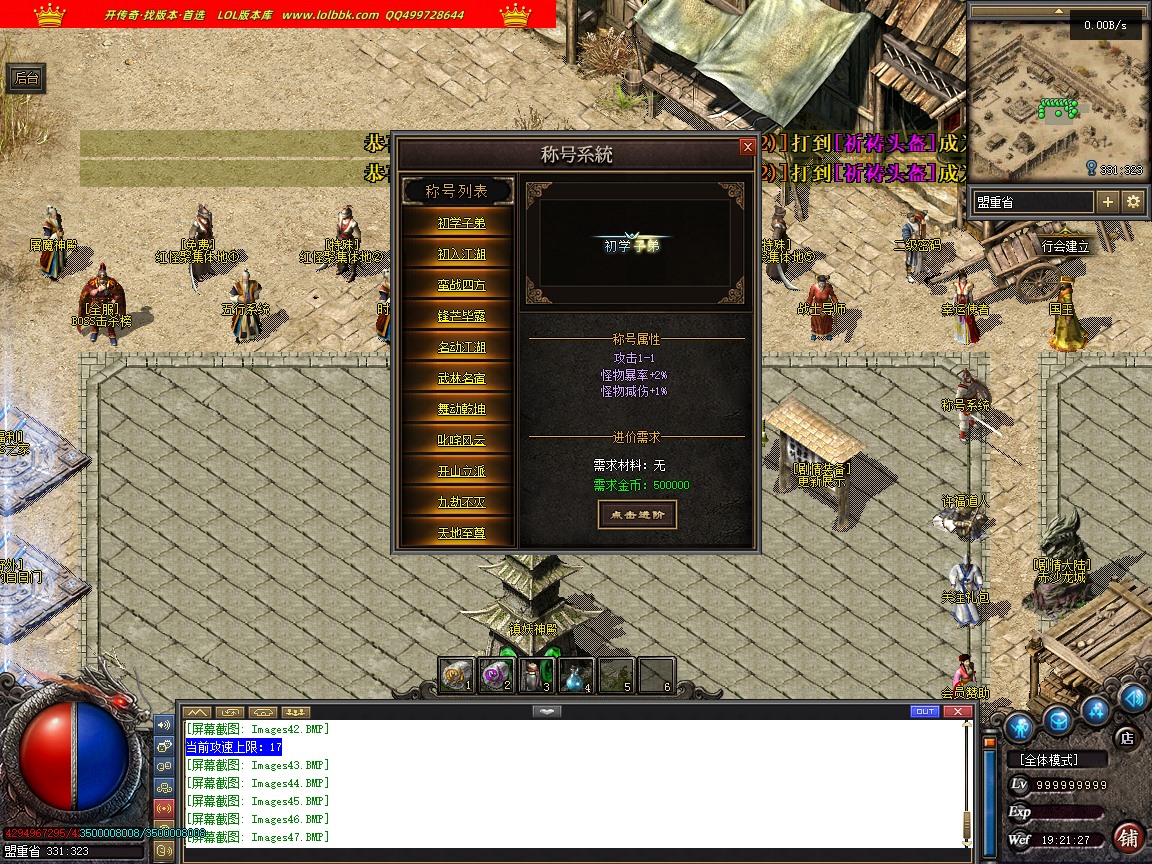The image size is (1152, 864).
Task: Select the 初学子弟 title entry
Action: [461, 223]
